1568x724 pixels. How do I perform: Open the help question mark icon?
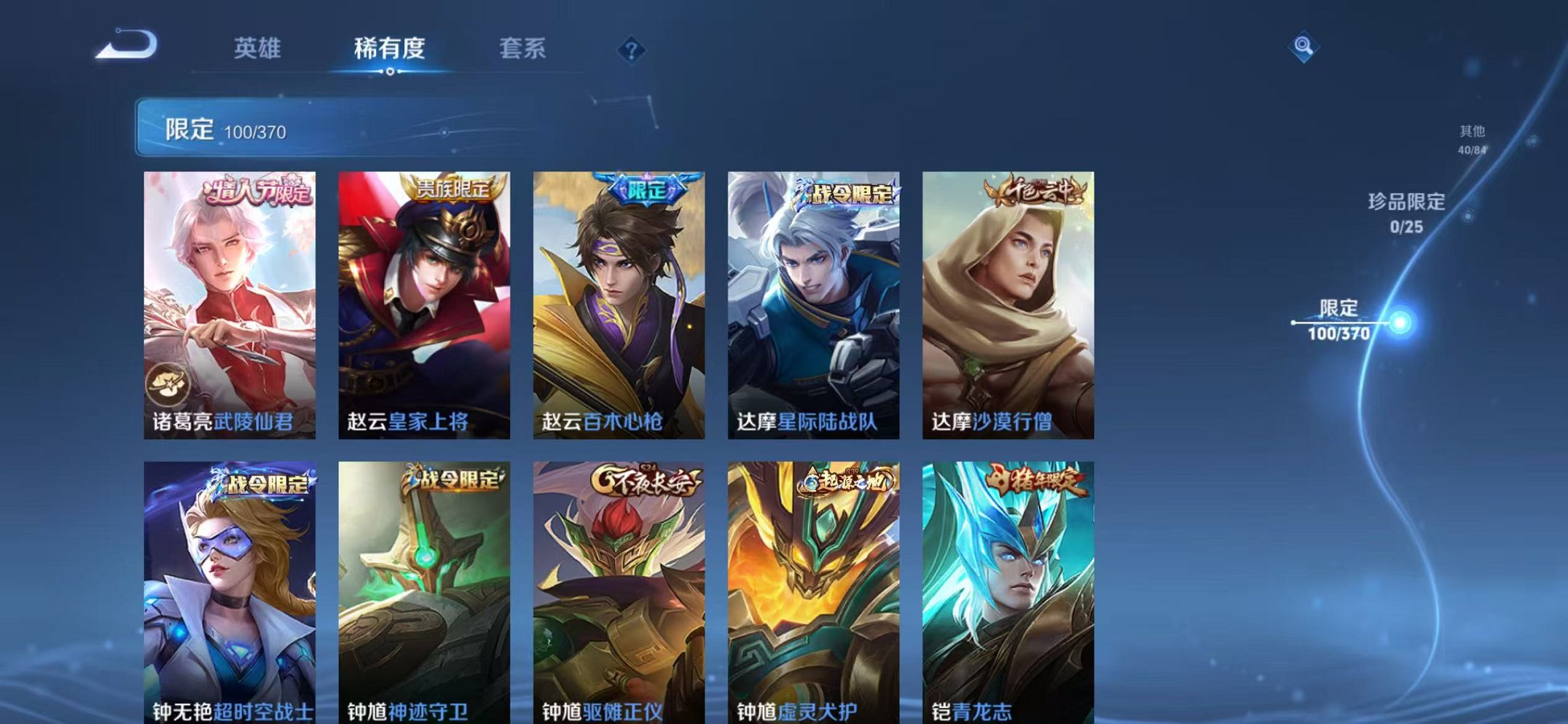[631, 50]
